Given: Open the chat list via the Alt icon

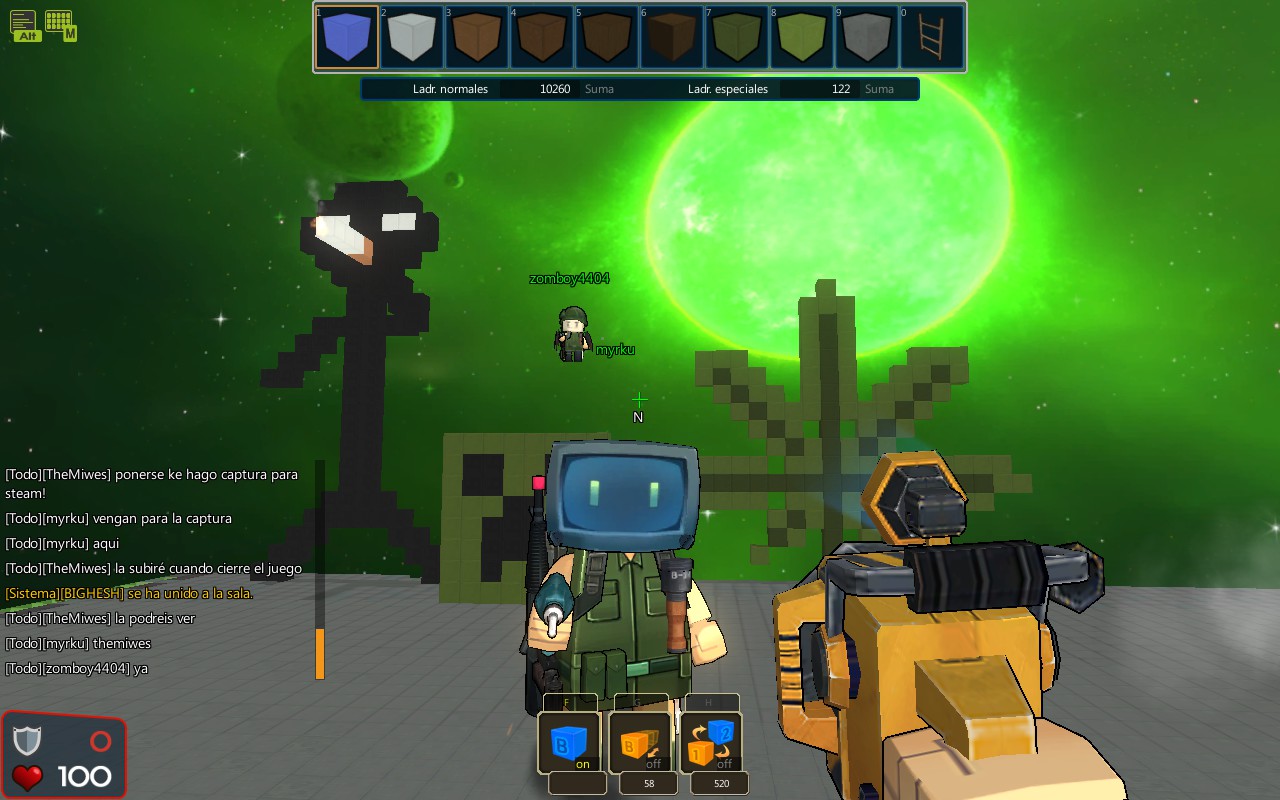Looking at the screenshot, I should [x=25, y=25].
